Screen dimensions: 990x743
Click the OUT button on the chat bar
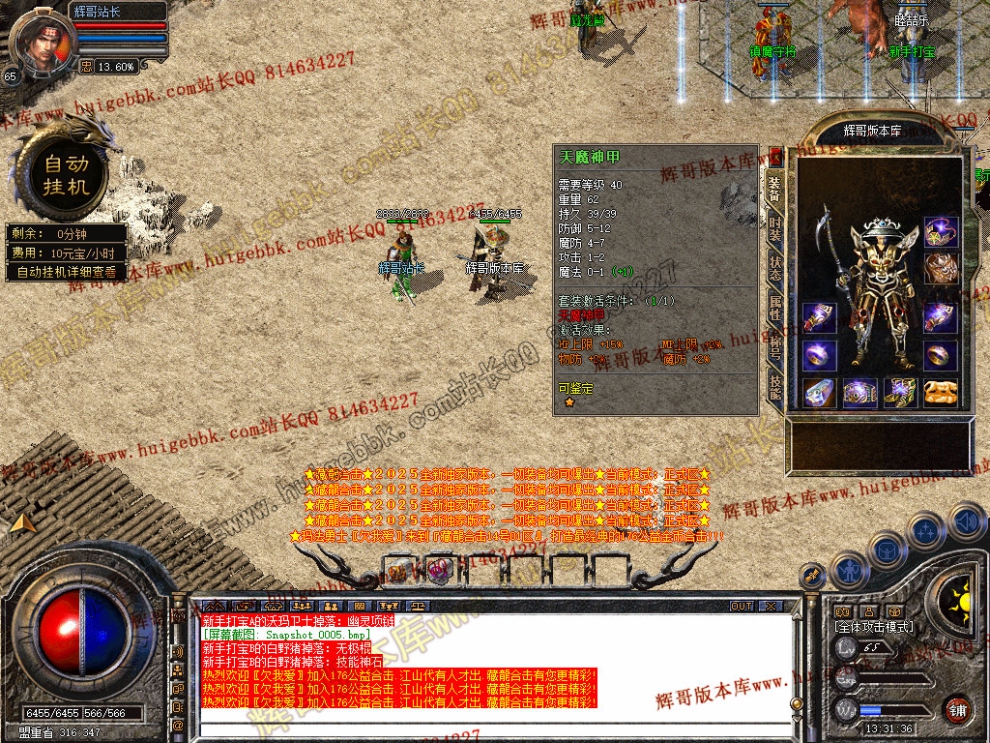(741, 606)
